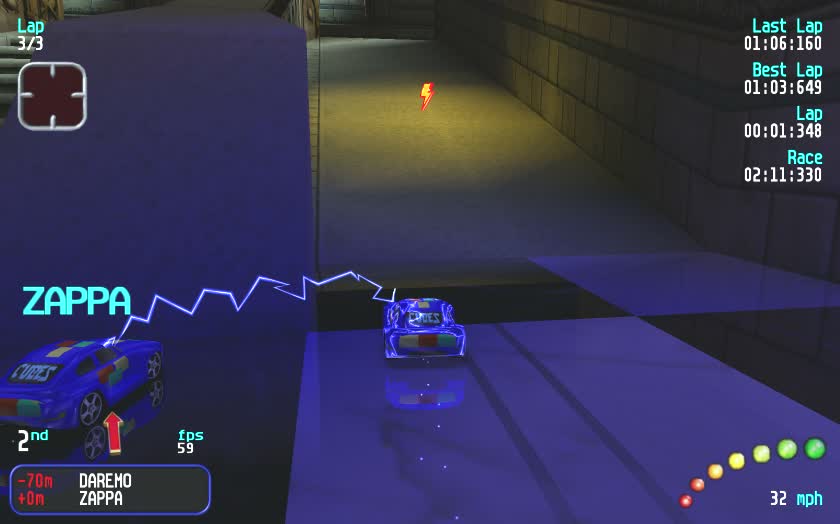Select DAREMO in the race standings

[105, 481]
